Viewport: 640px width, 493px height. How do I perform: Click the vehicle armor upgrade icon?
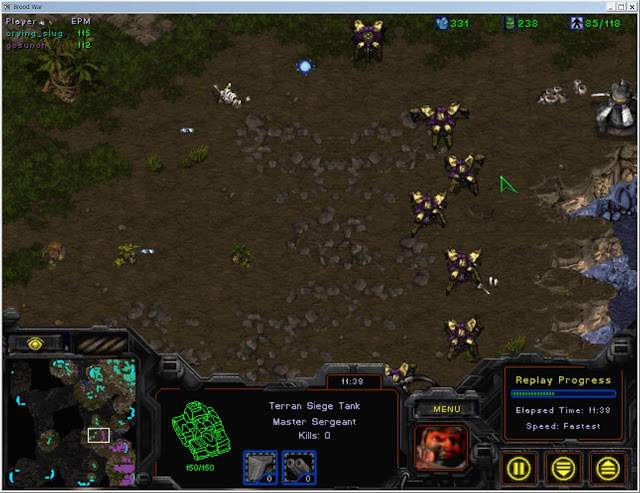[x=299, y=465]
